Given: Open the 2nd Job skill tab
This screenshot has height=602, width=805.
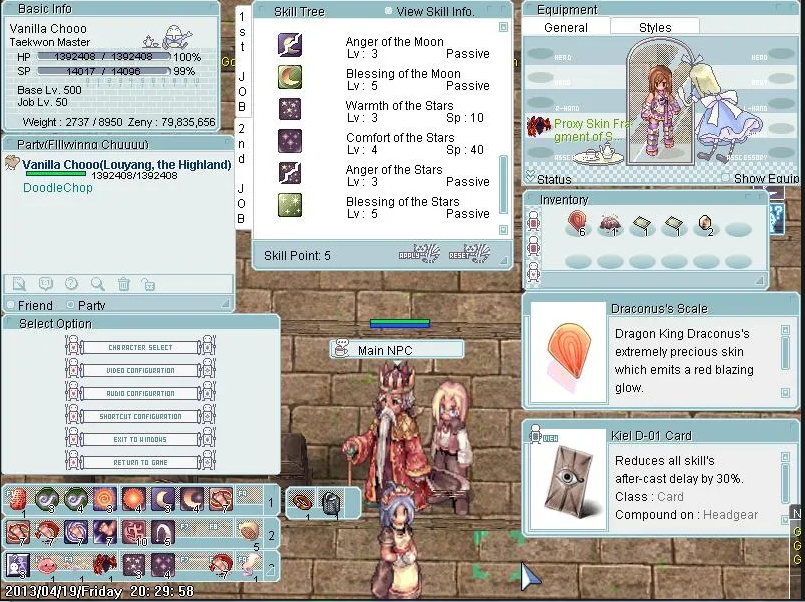Looking at the screenshot, I should [x=241, y=160].
